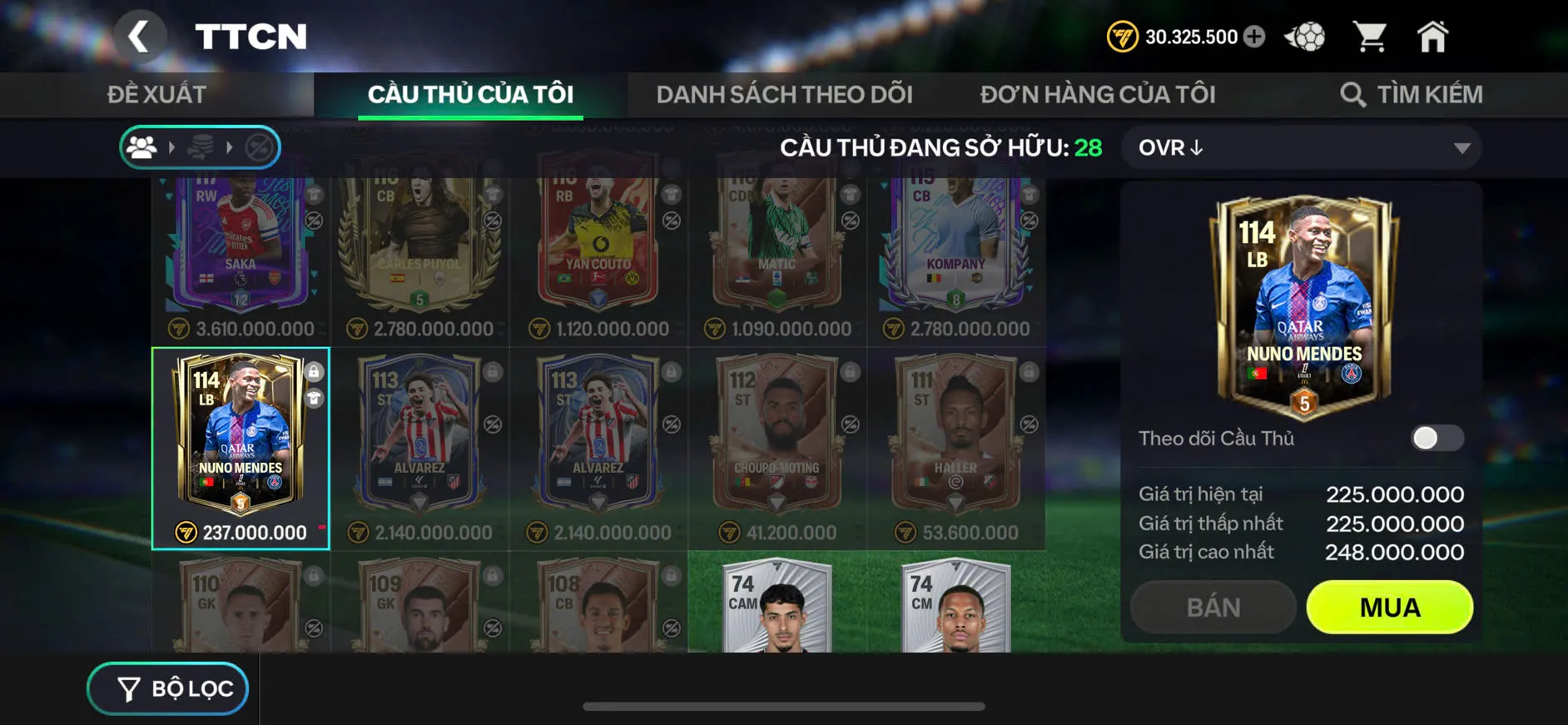The height and width of the screenshot is (725, 1568).
Task: Open the shopping cart at top right
Action: [1370, 35]
